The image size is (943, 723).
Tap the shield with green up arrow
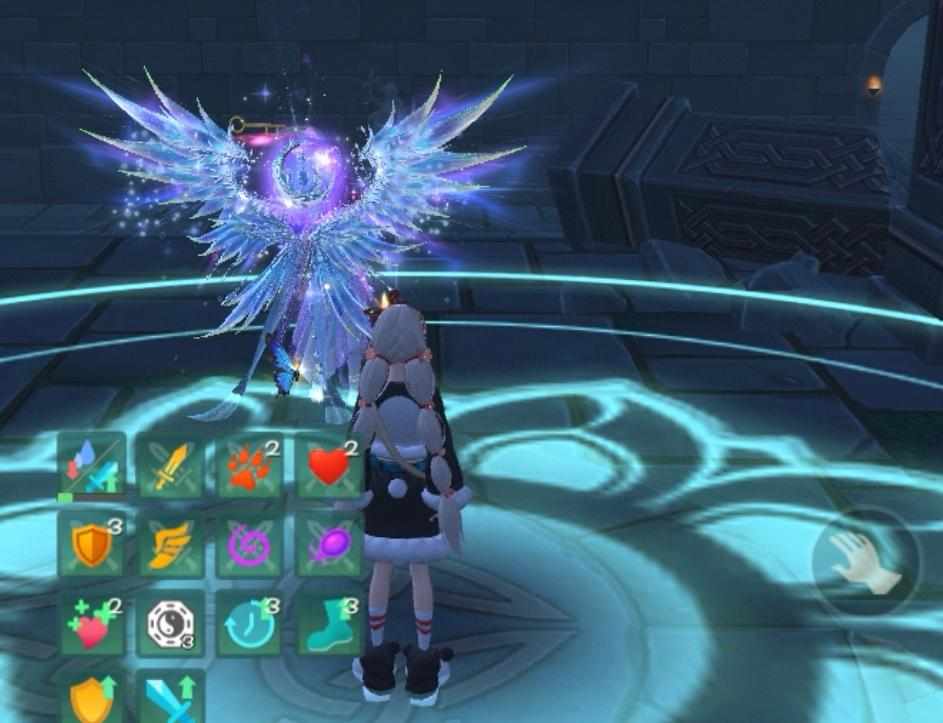tap(92, 698)
